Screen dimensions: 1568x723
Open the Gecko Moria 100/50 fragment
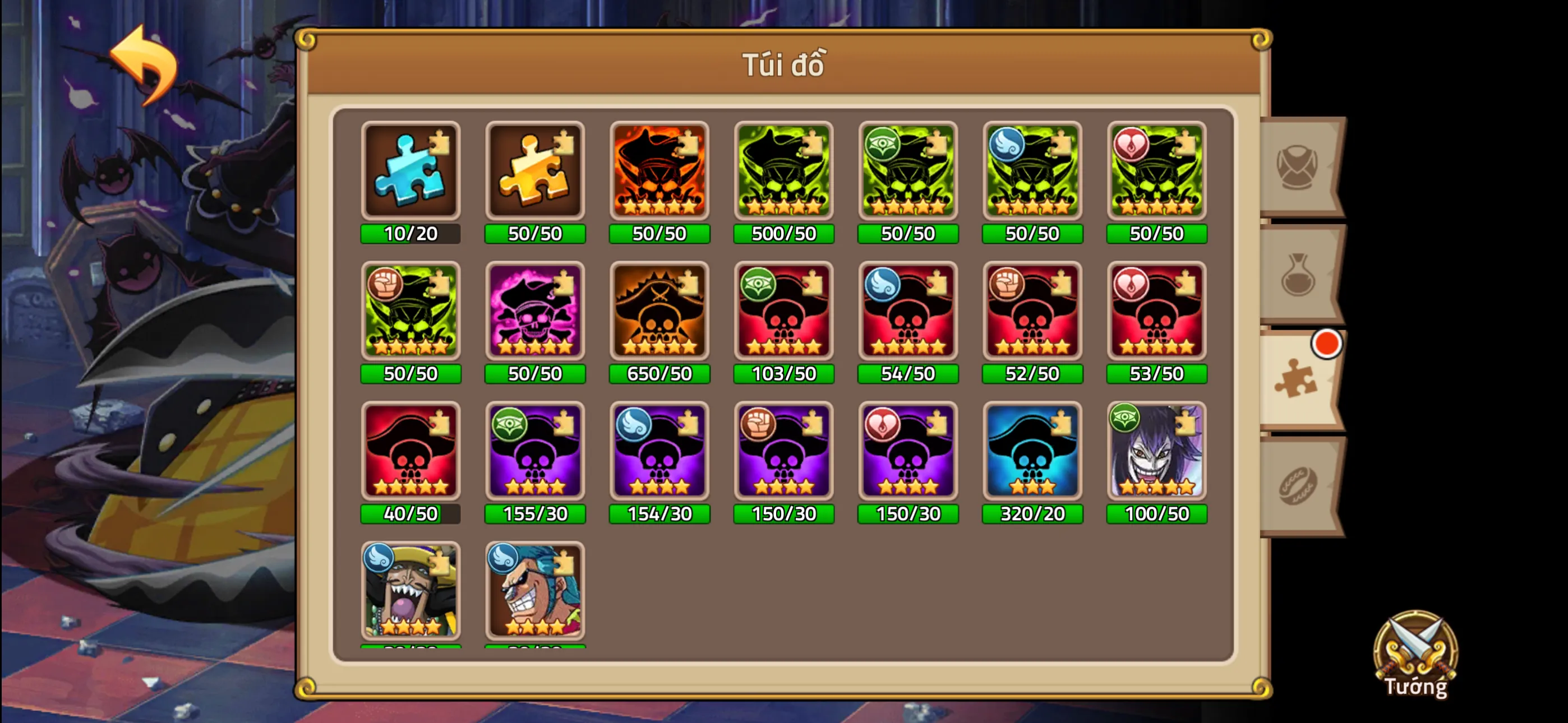pos(1157,453)
